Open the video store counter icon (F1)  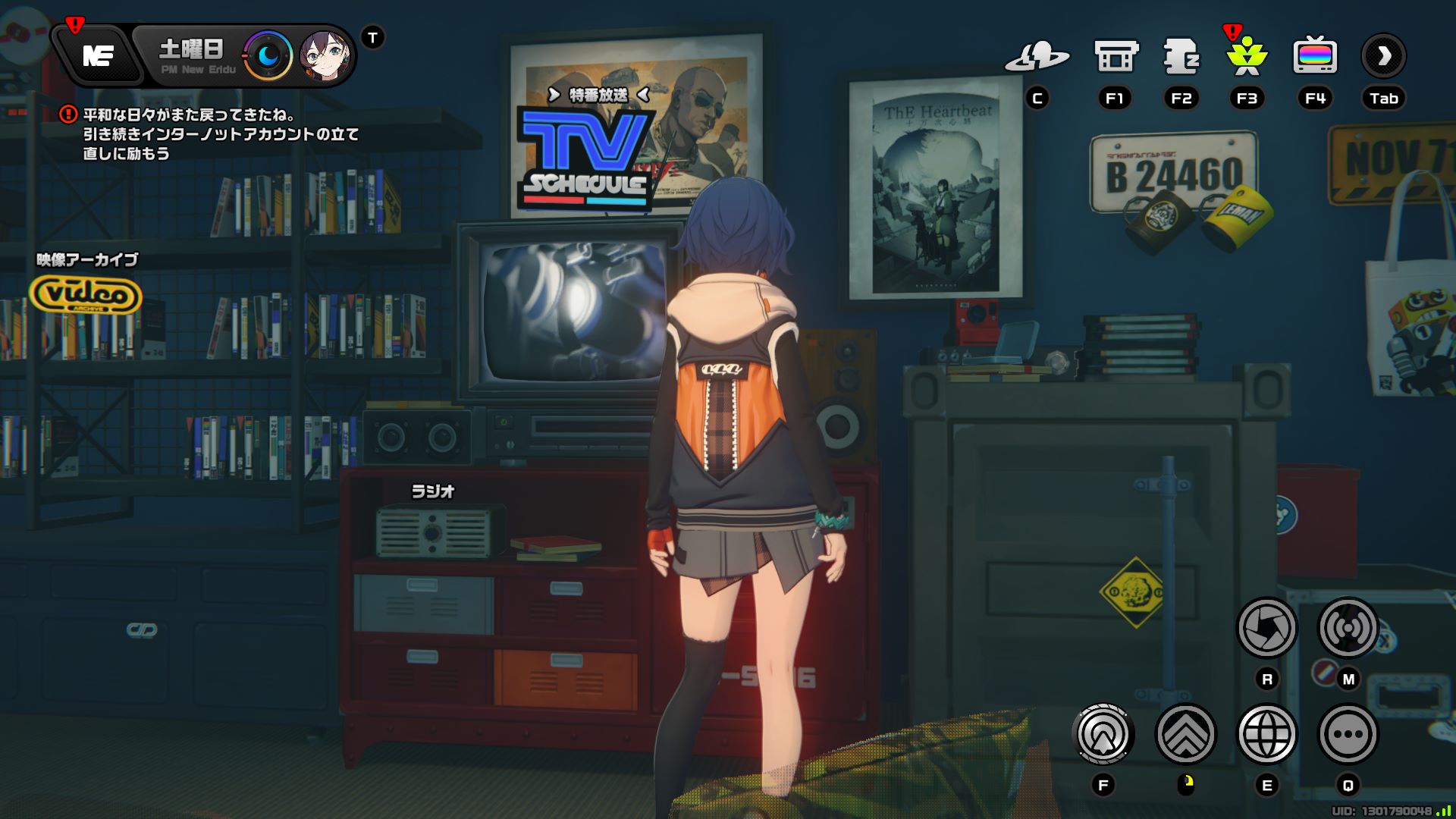pos(1115,55)
